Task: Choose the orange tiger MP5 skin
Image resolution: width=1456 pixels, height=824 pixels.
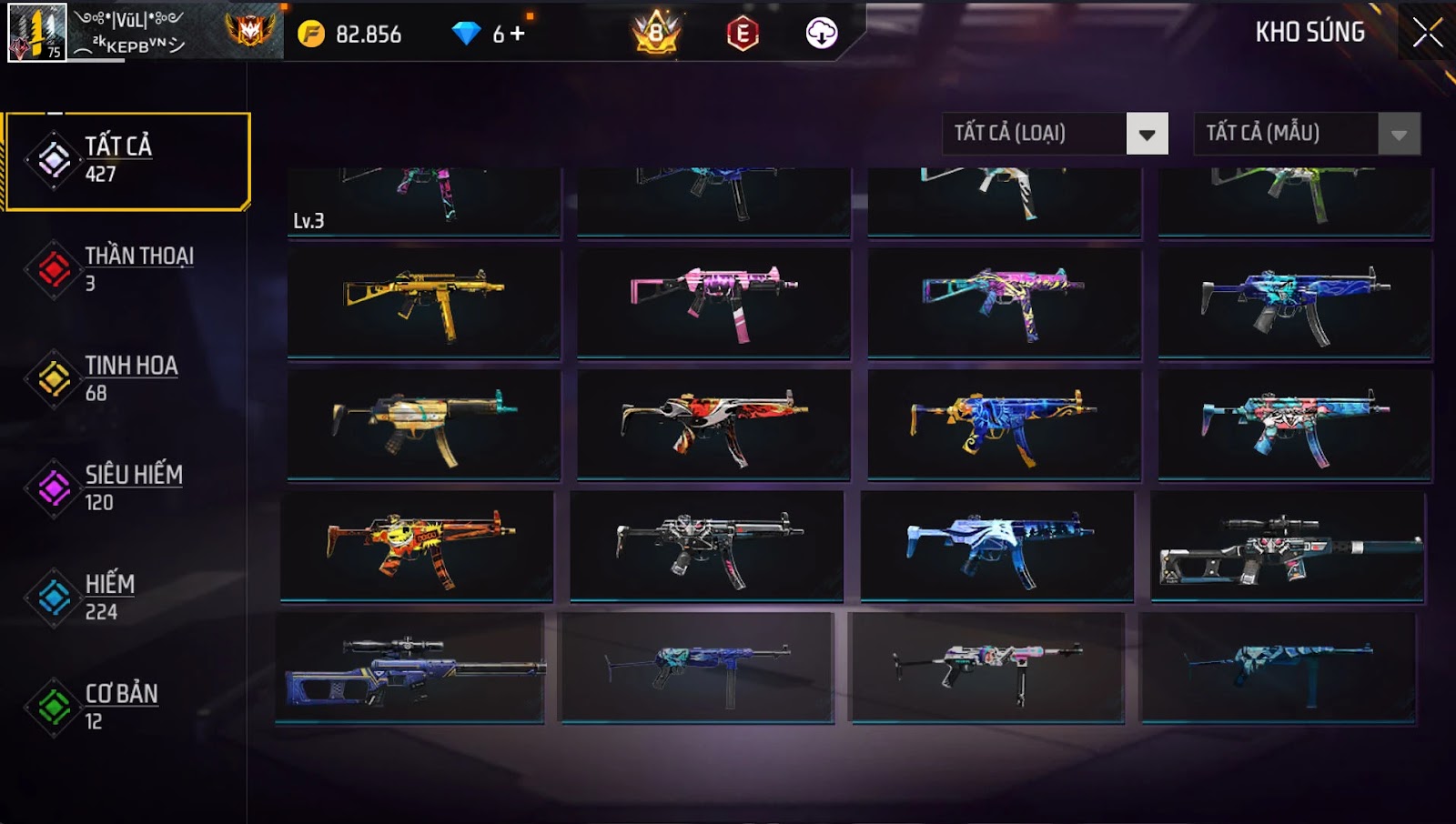Action: click(417, 546)
